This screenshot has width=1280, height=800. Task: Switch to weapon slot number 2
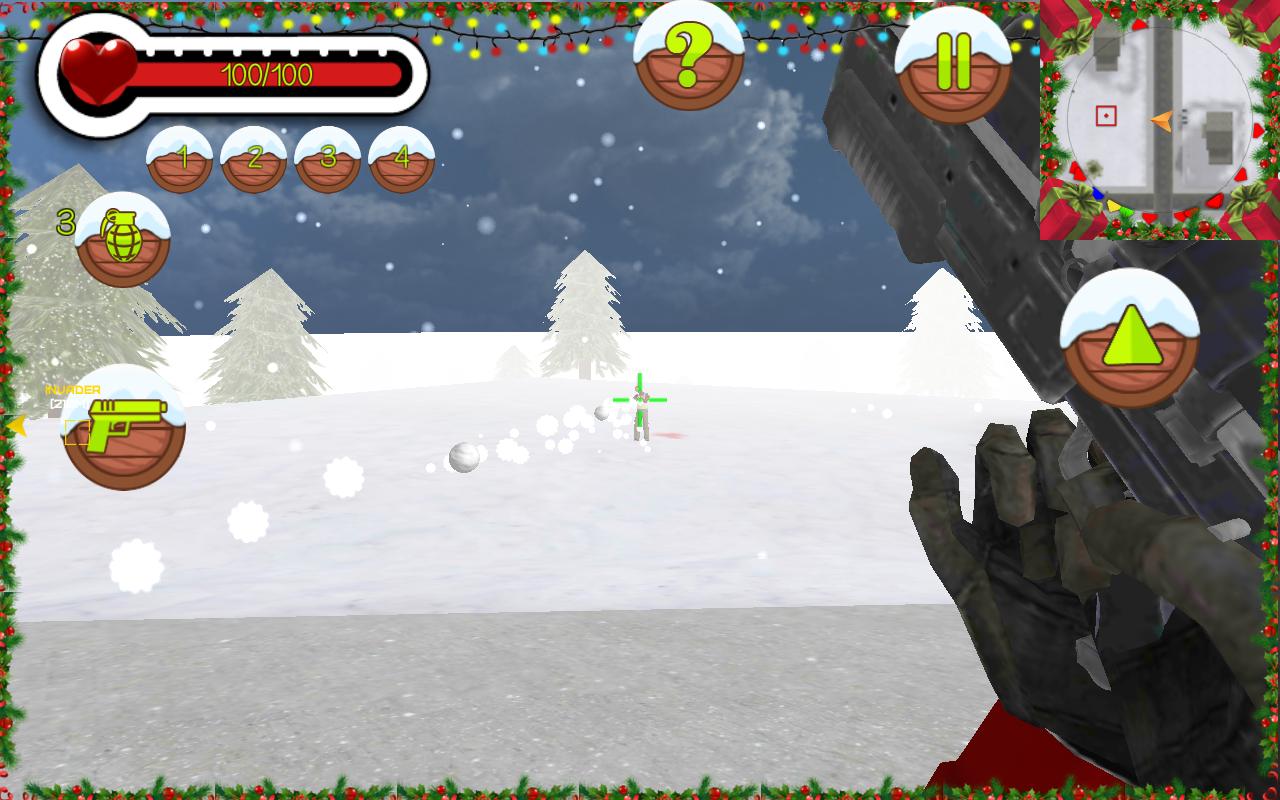tap(254, 160)
